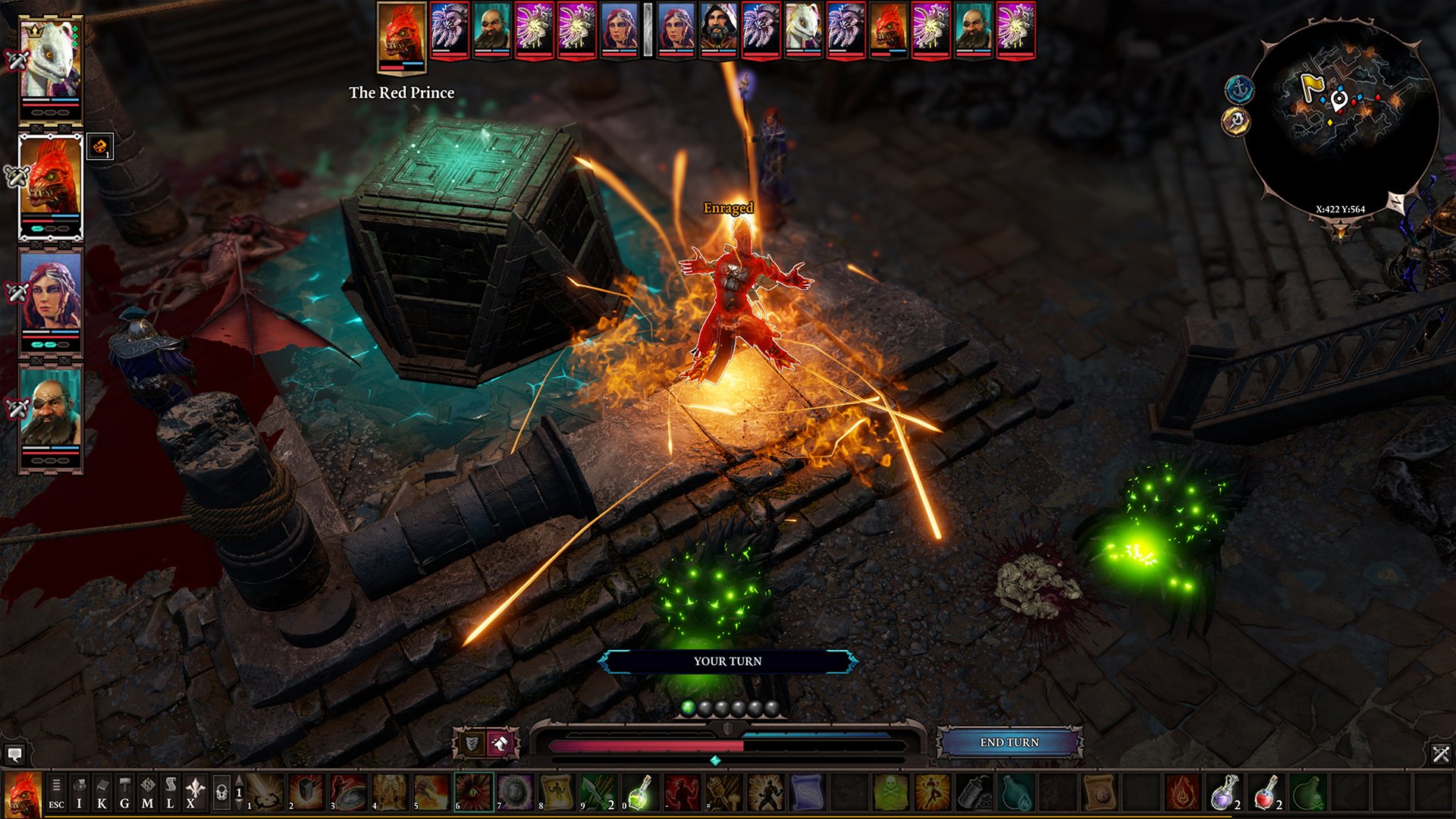Toggle the shield icon beside the action bar
The height and width of the screenshot is (819, 1456).
click(x=471, y=742)
